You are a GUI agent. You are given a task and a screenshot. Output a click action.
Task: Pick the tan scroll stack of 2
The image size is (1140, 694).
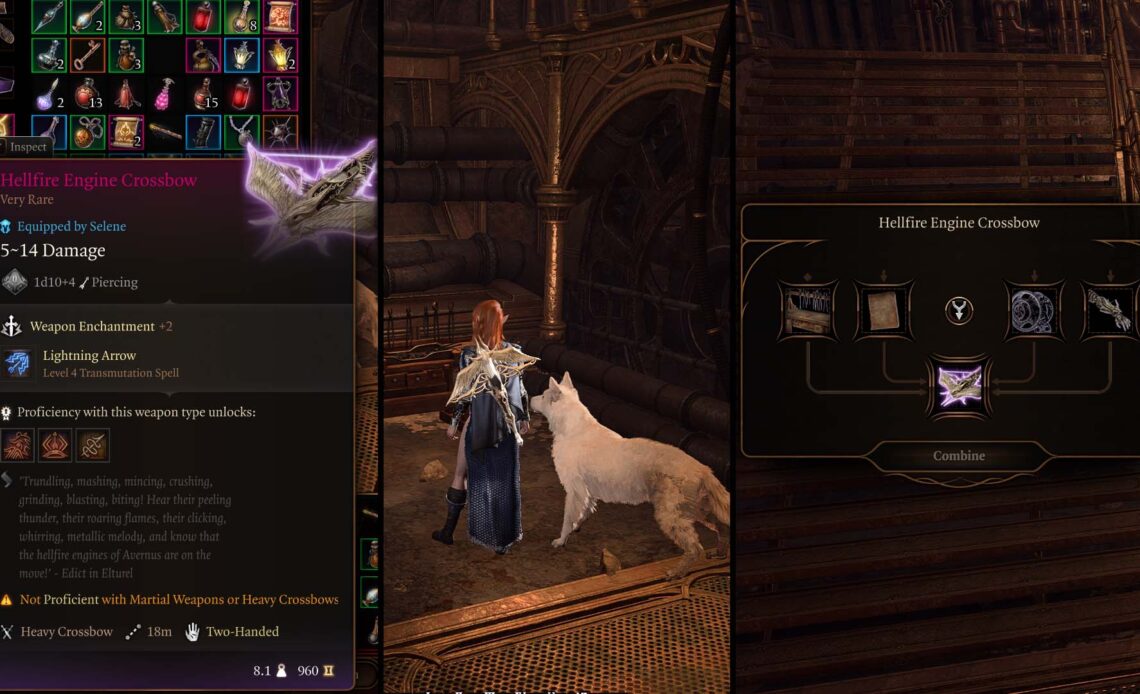(126, 132)
